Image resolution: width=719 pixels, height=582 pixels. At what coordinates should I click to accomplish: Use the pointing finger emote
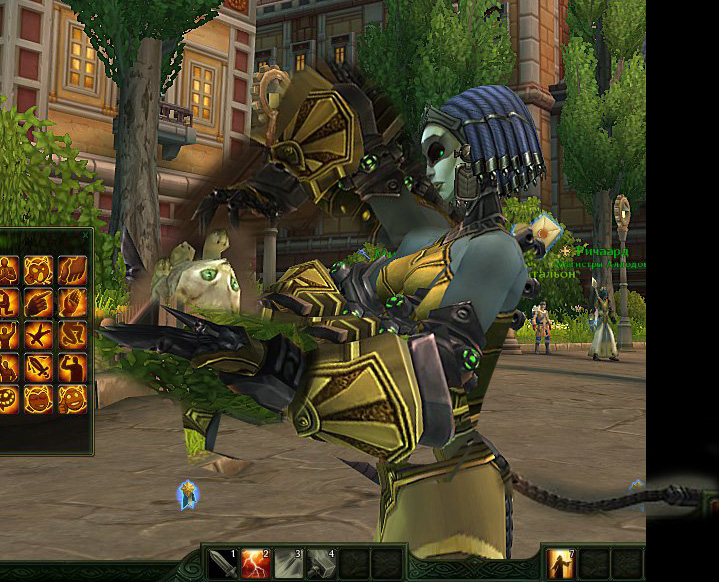pyautogui.click(x=39, y=302)
